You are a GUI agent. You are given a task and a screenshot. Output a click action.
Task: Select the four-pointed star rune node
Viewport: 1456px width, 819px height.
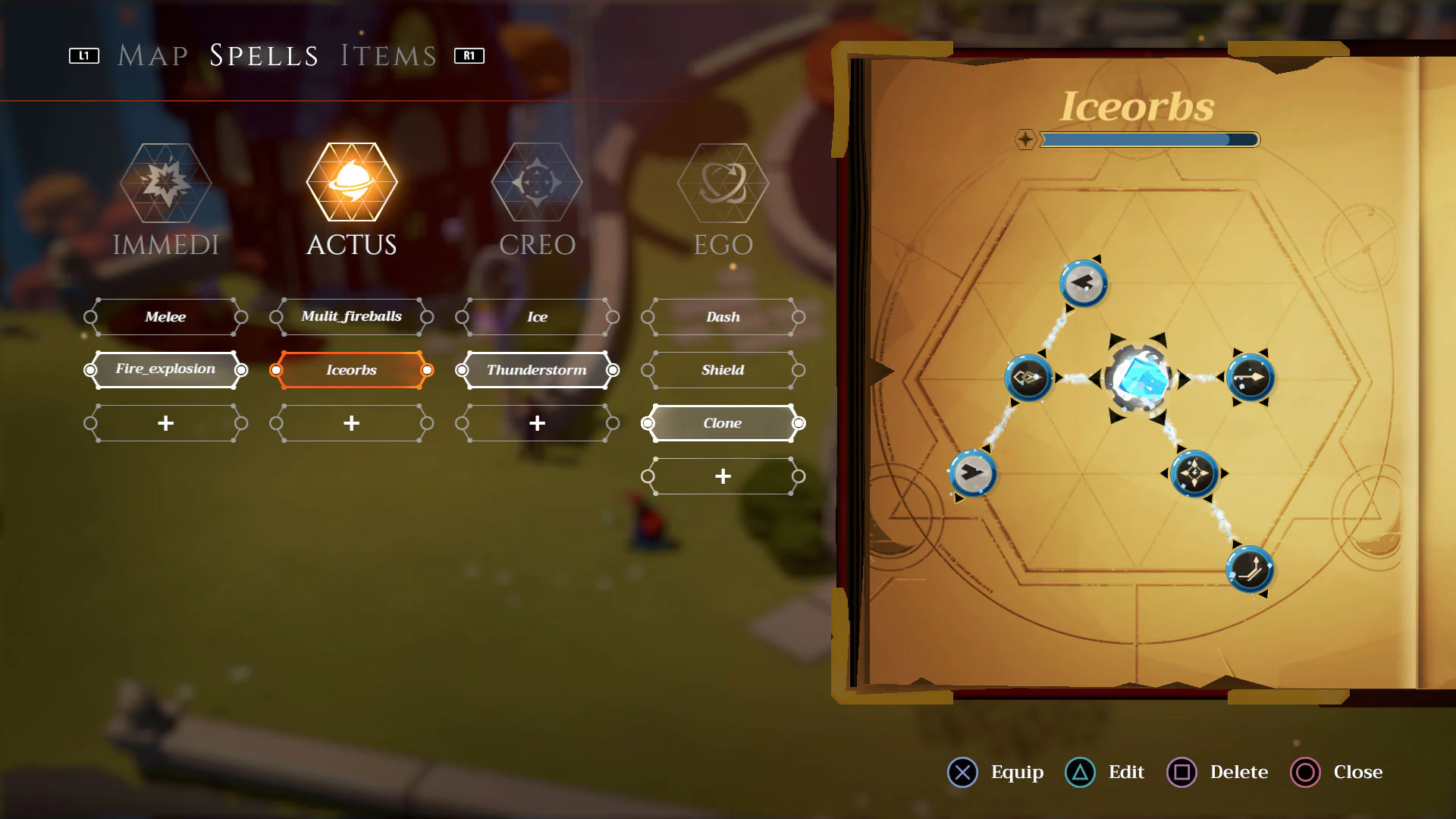click(1193, 473)
